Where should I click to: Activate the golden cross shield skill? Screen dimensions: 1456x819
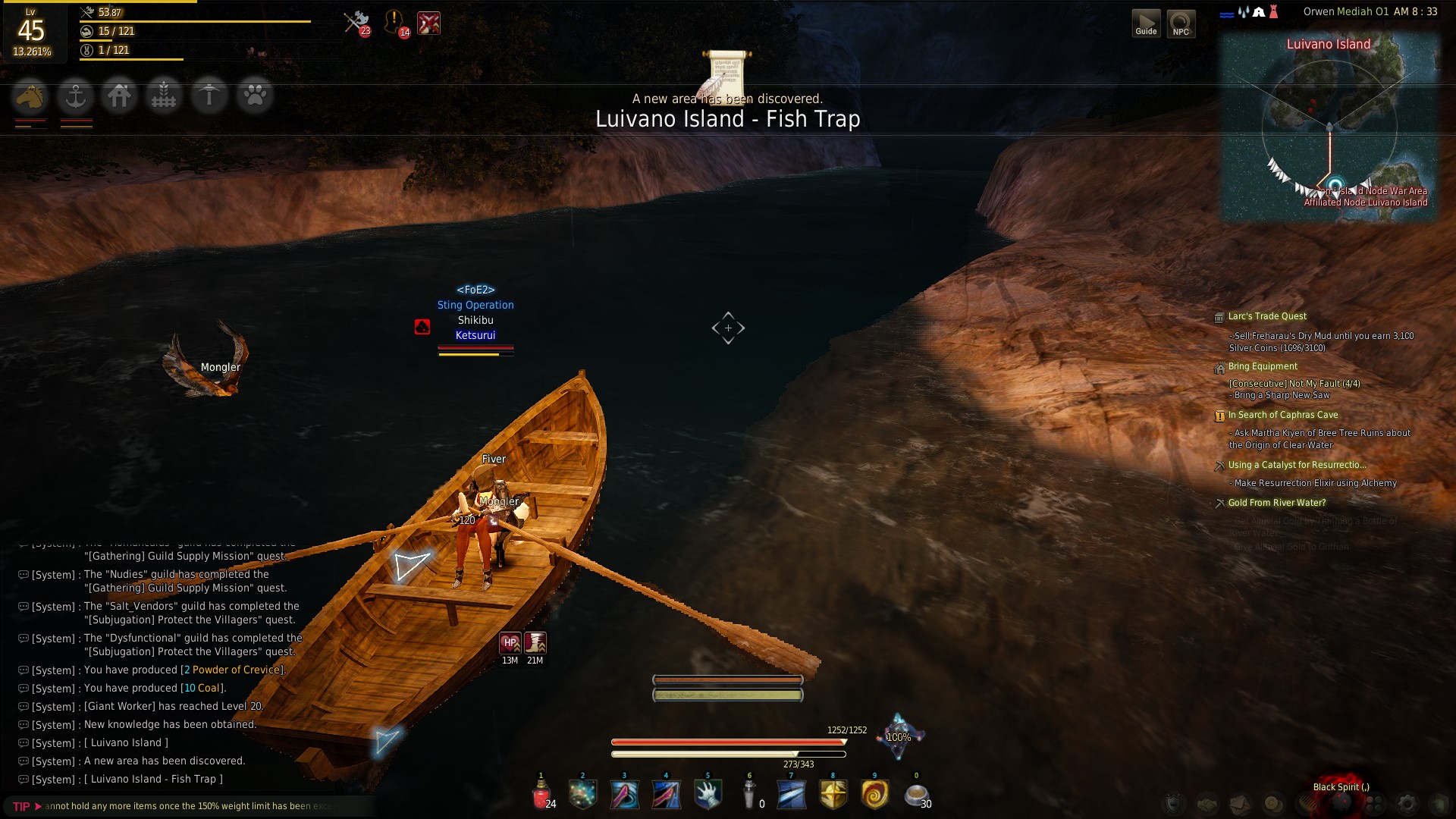[833, 795]
